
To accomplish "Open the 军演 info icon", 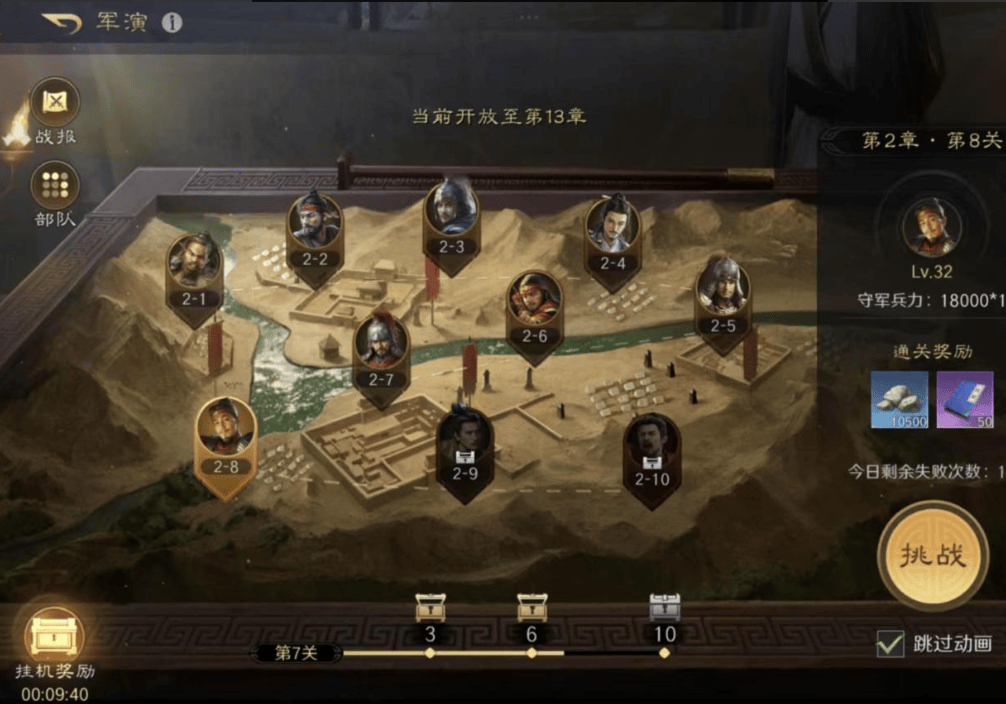I will (172, 22).
